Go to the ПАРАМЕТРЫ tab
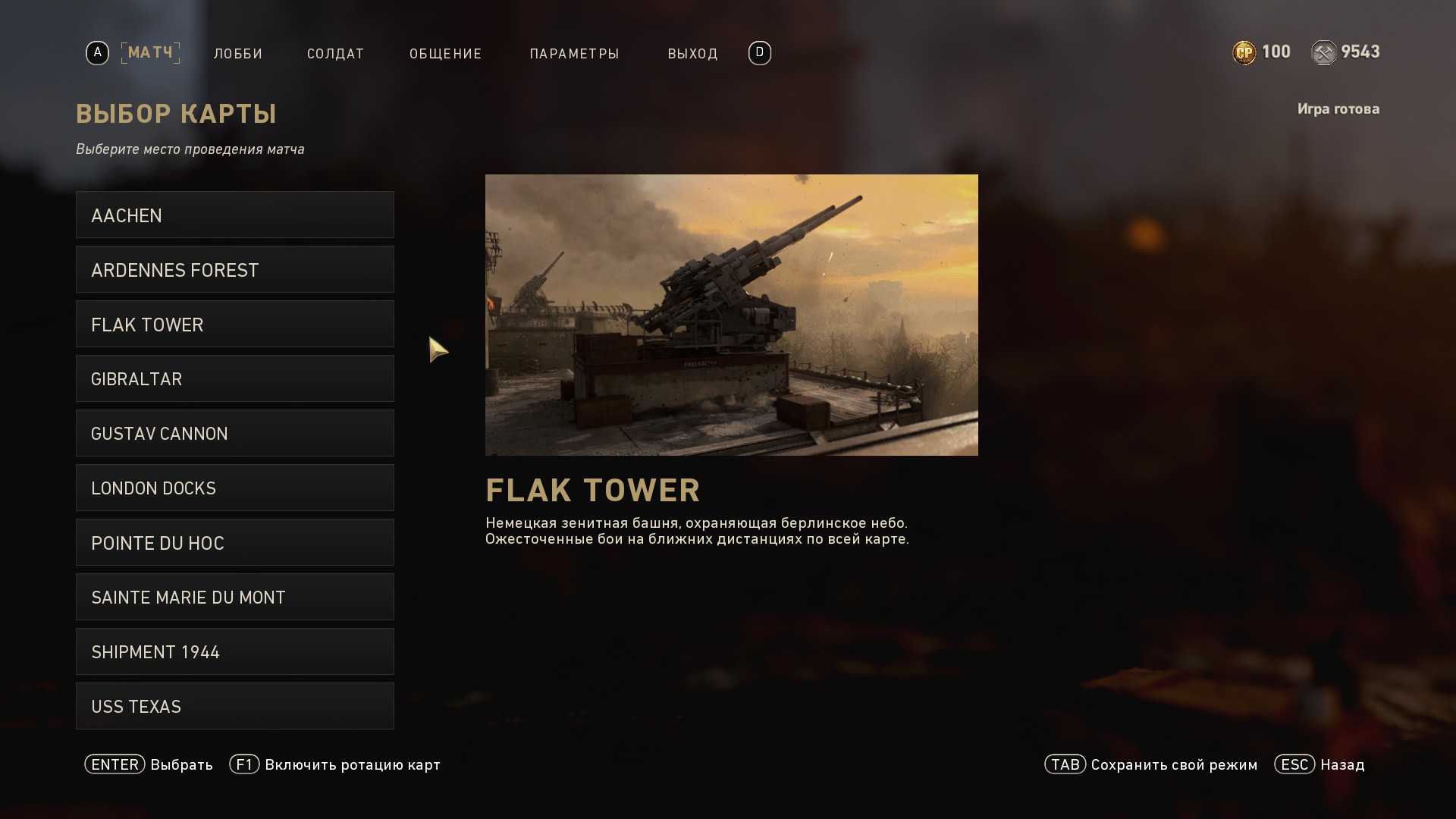The width and height of the screenshot is (1456, 819). 575,54
